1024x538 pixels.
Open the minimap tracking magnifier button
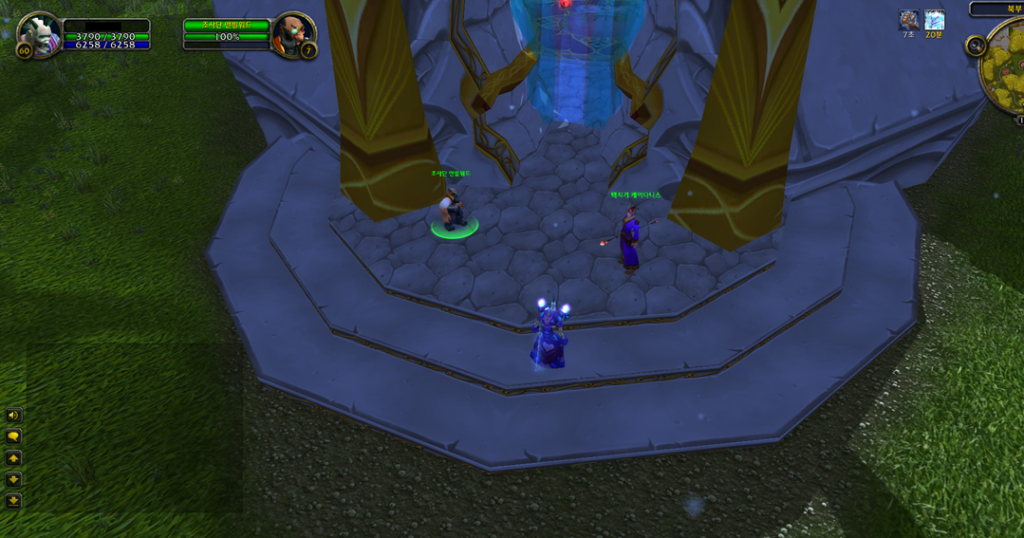point(976,46)
